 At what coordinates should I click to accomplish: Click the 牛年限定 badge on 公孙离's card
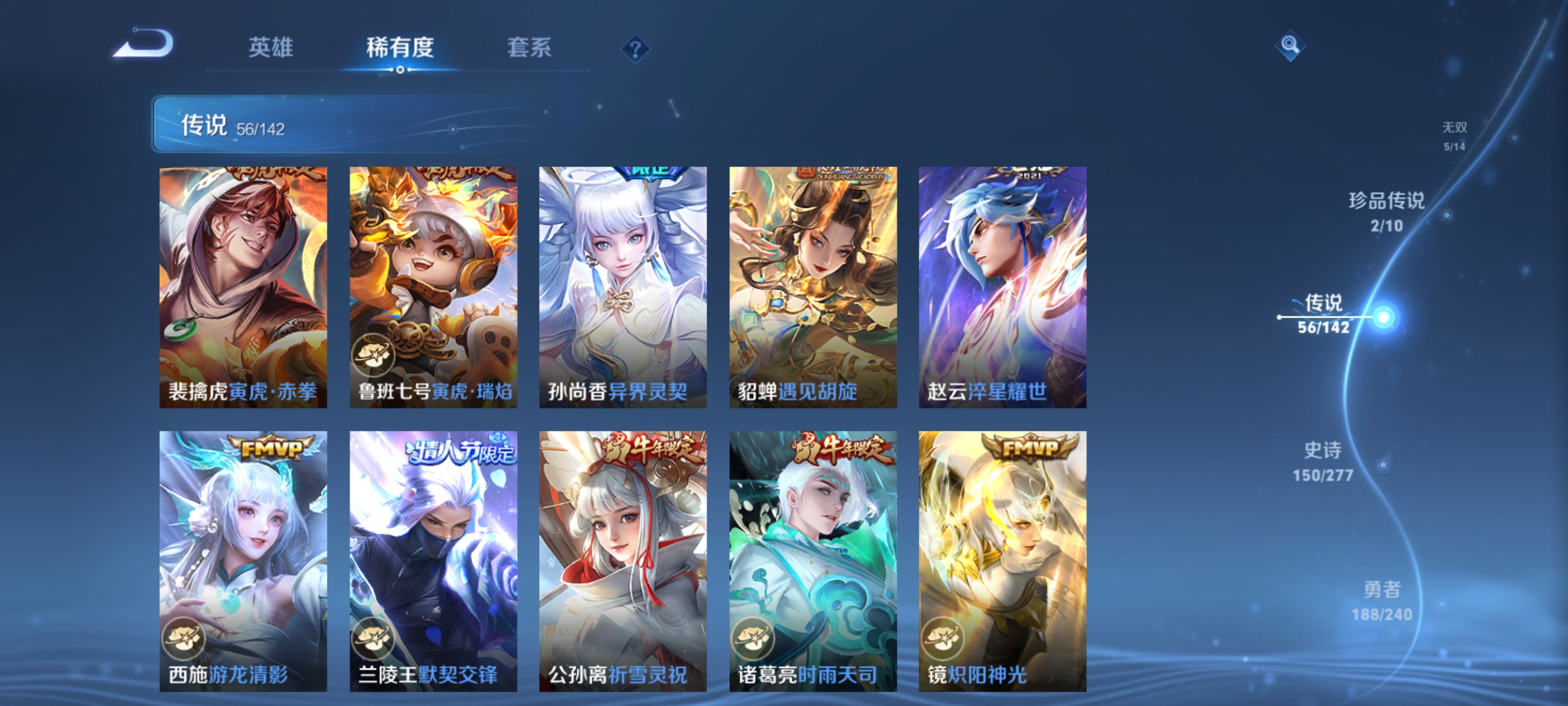point(648,447)
